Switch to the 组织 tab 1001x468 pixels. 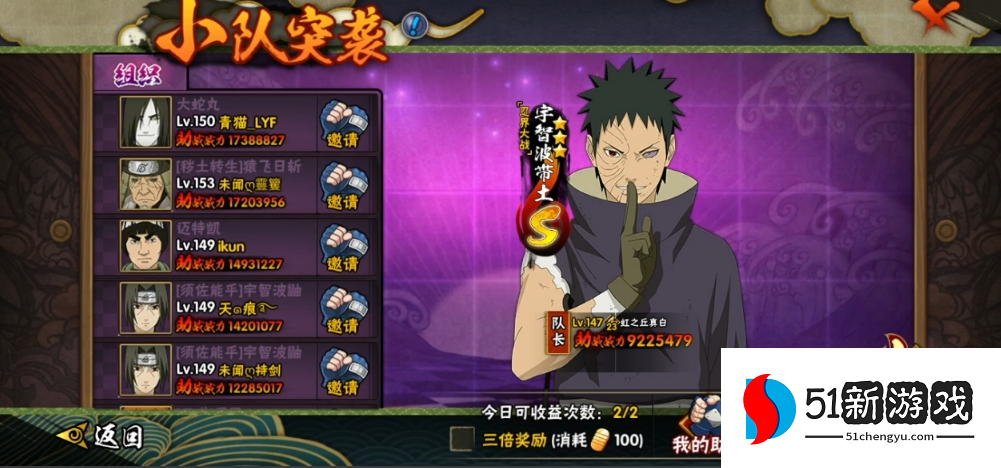click(x=138, y=73)
